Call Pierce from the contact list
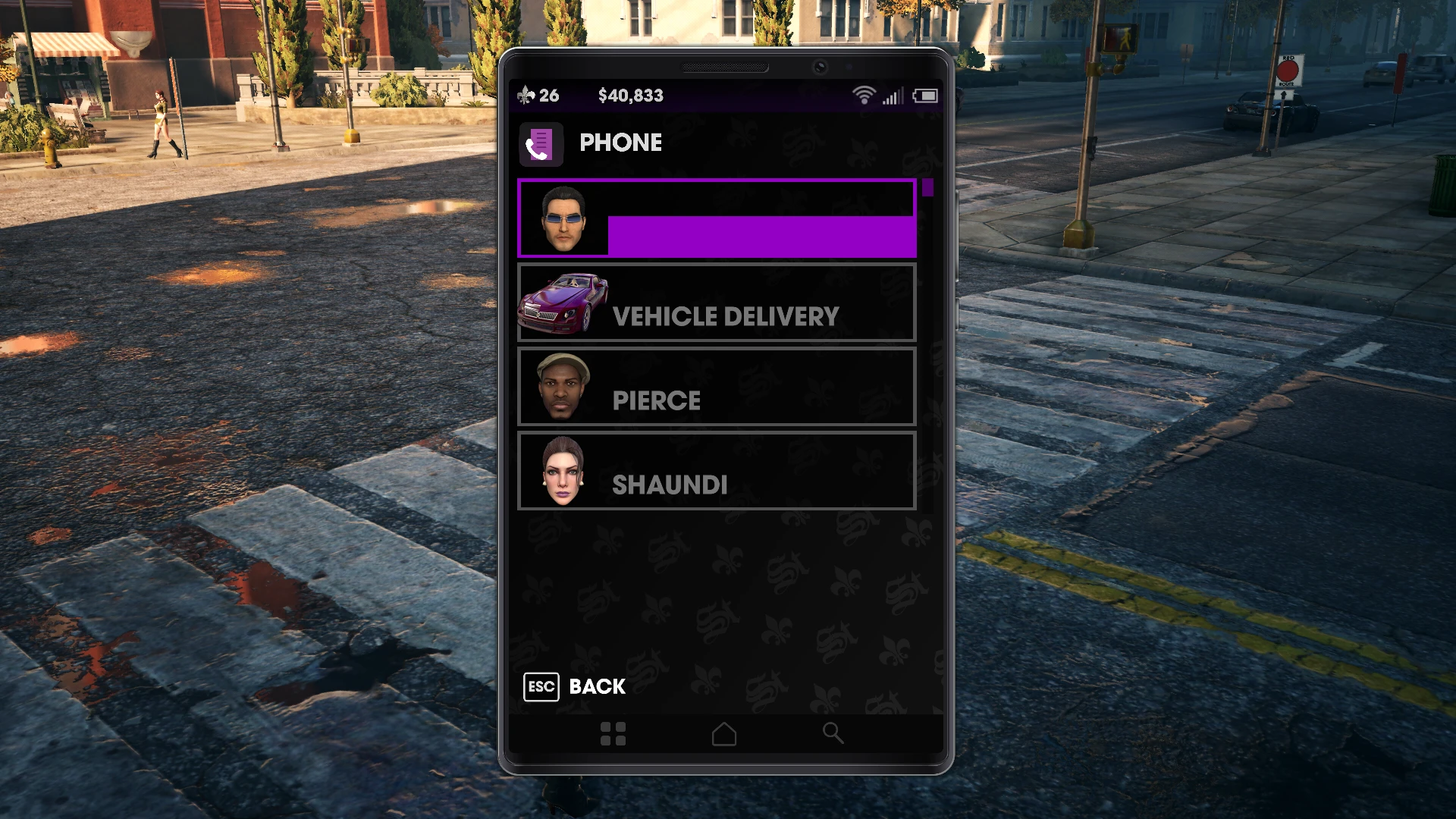Screen dimensions: 1456x819 tap(716, 387)
